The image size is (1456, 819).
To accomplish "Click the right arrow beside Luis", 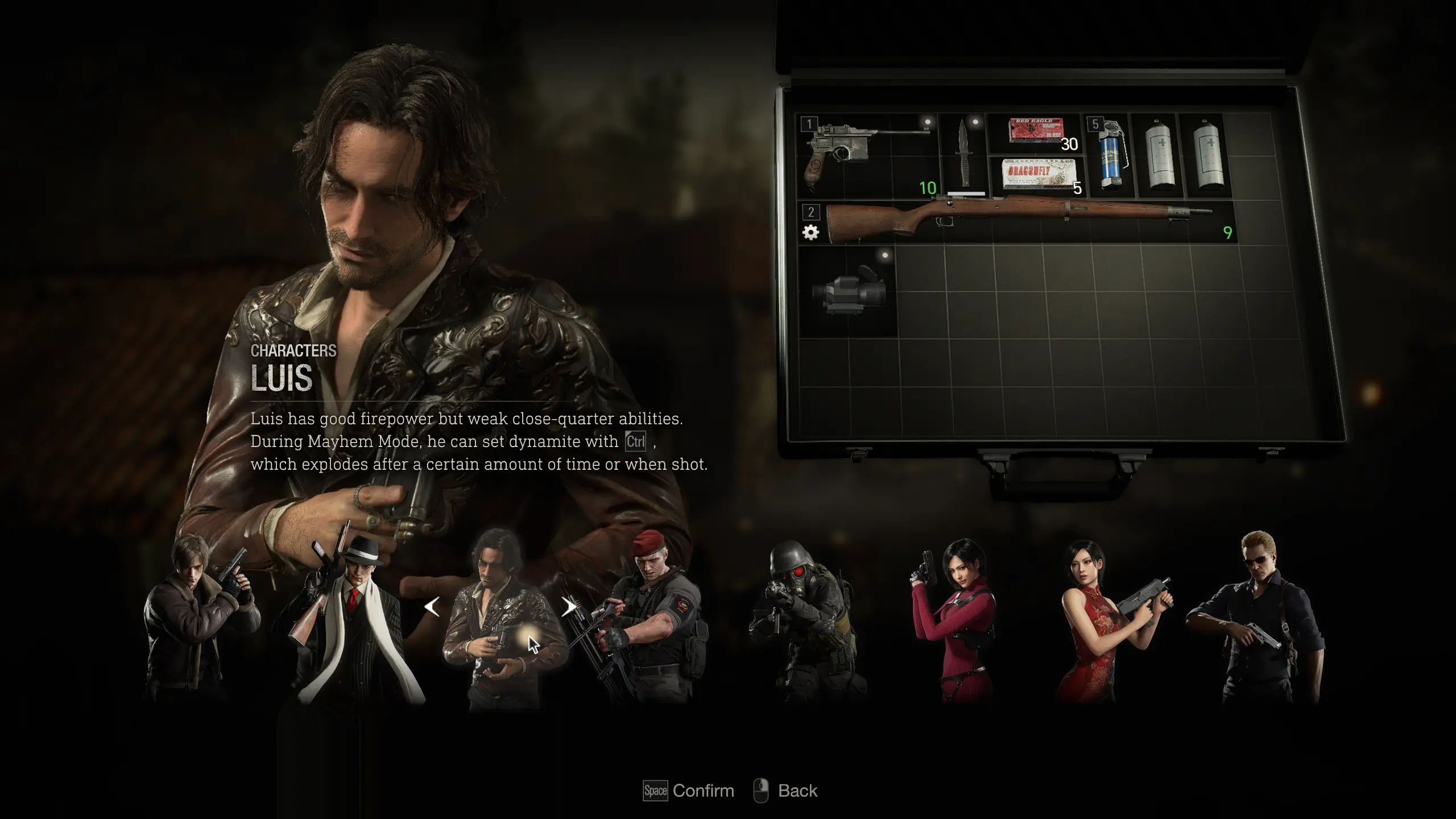I will (568, 607).
